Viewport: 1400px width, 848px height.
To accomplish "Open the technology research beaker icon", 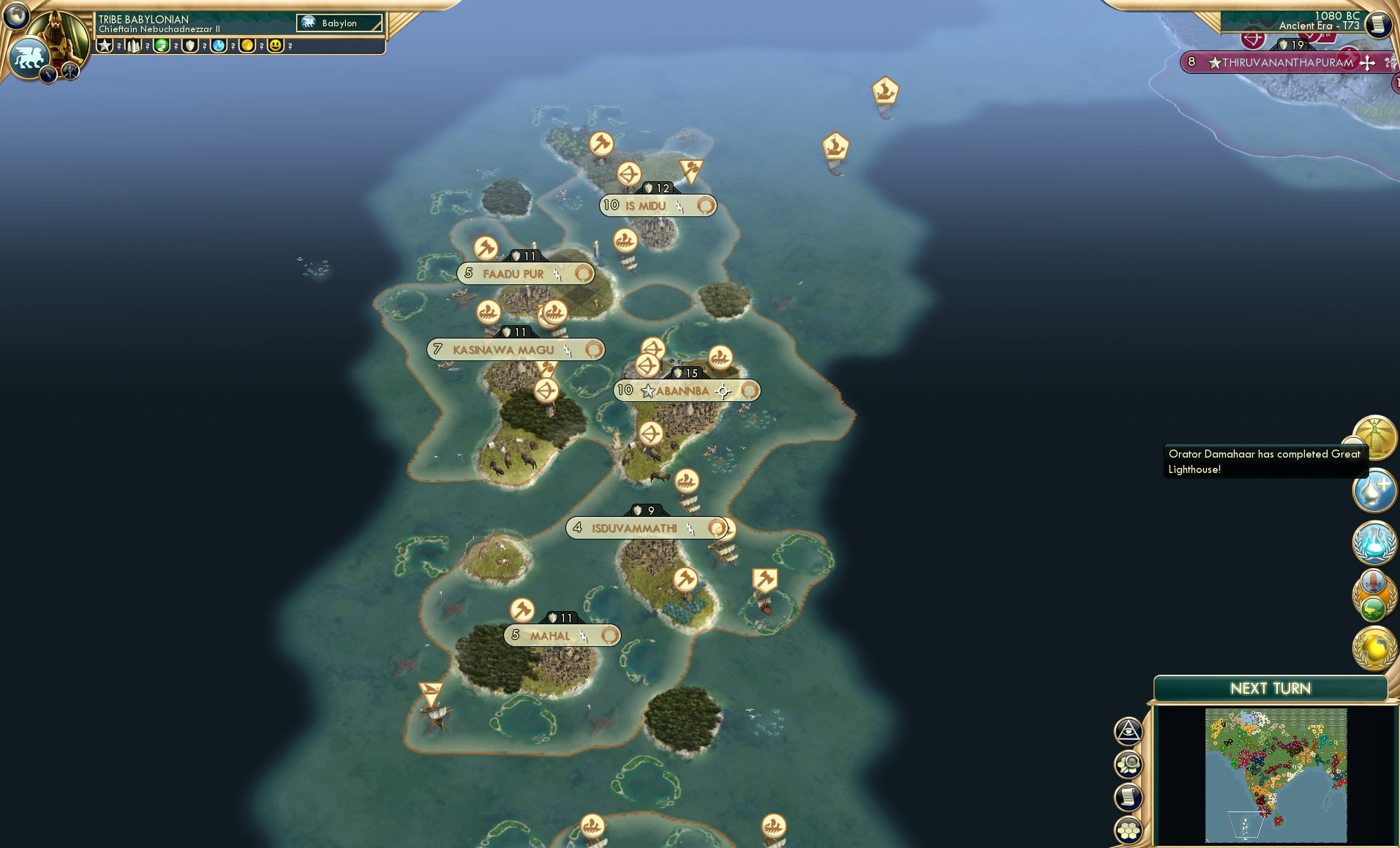I will [1377, 543].
